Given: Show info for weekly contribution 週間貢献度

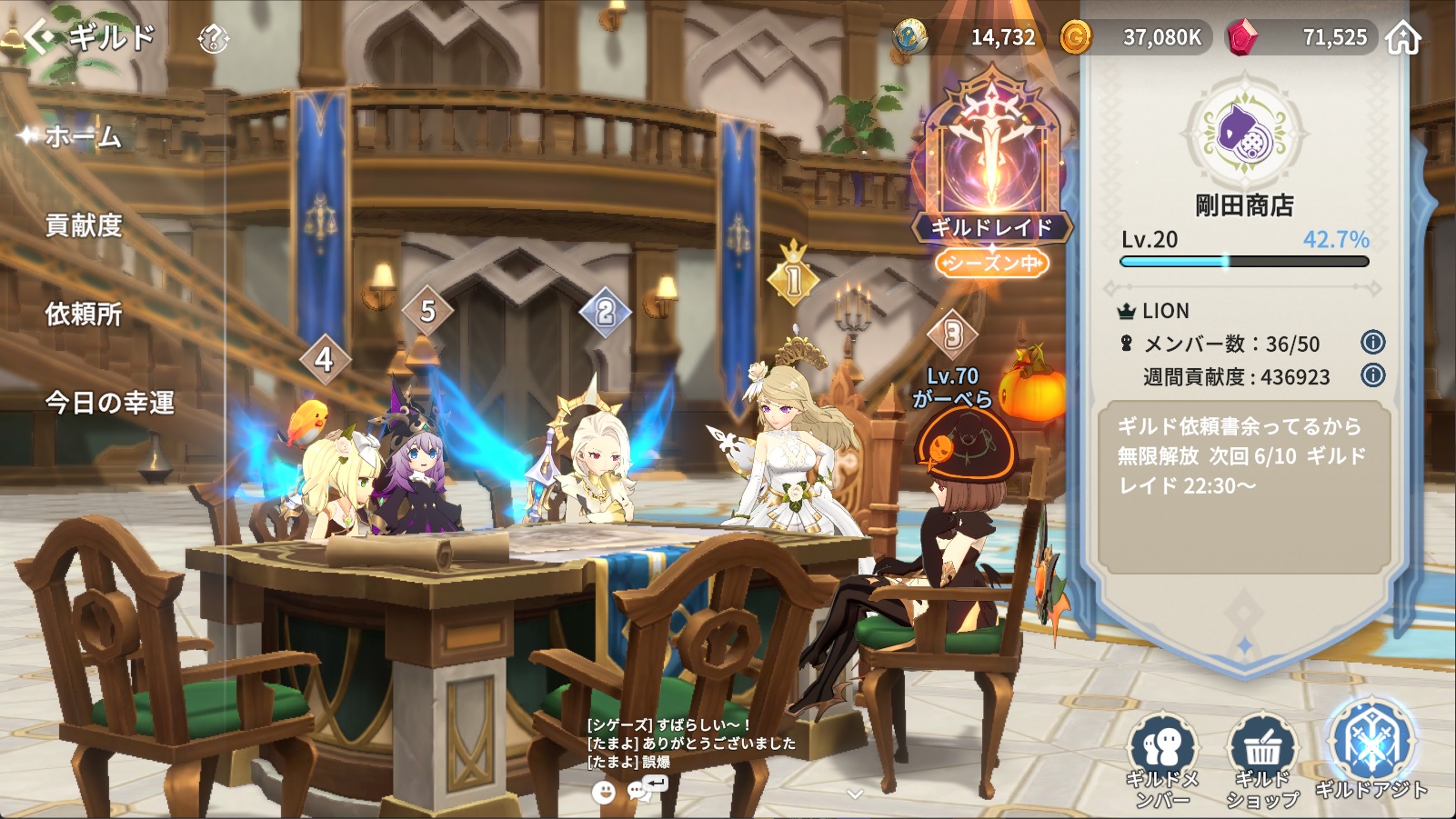Looking at the screenshot, I should point(1372,375).
